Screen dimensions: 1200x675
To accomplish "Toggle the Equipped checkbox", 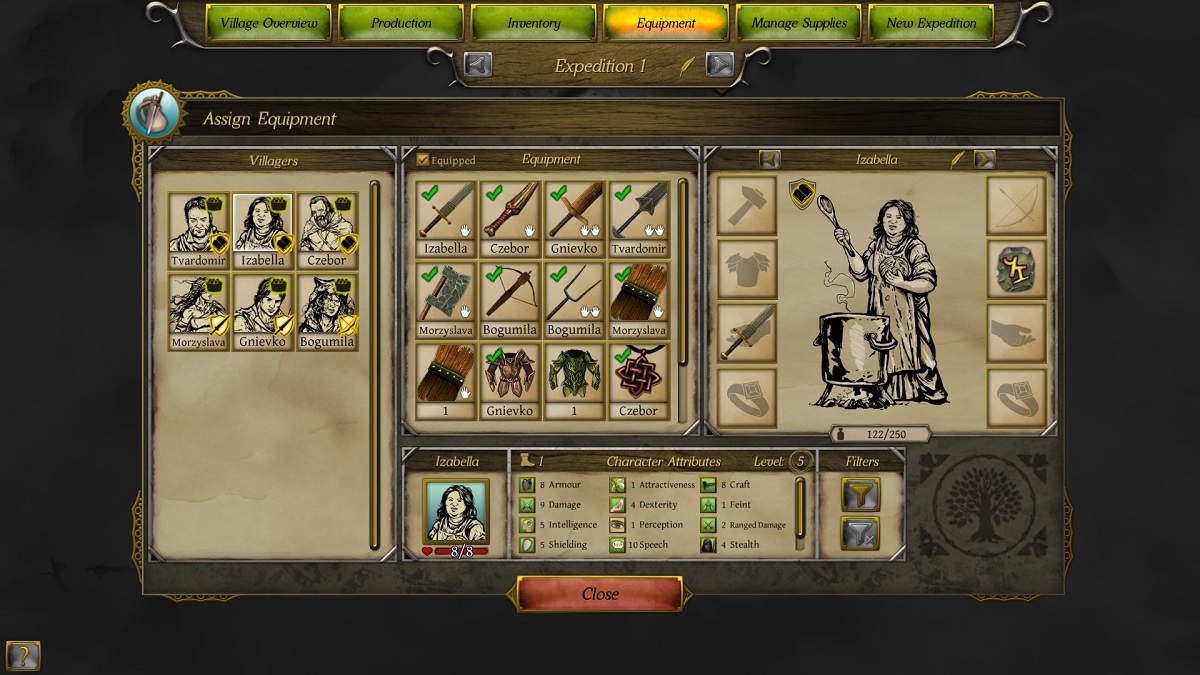I will click(423, 160).
